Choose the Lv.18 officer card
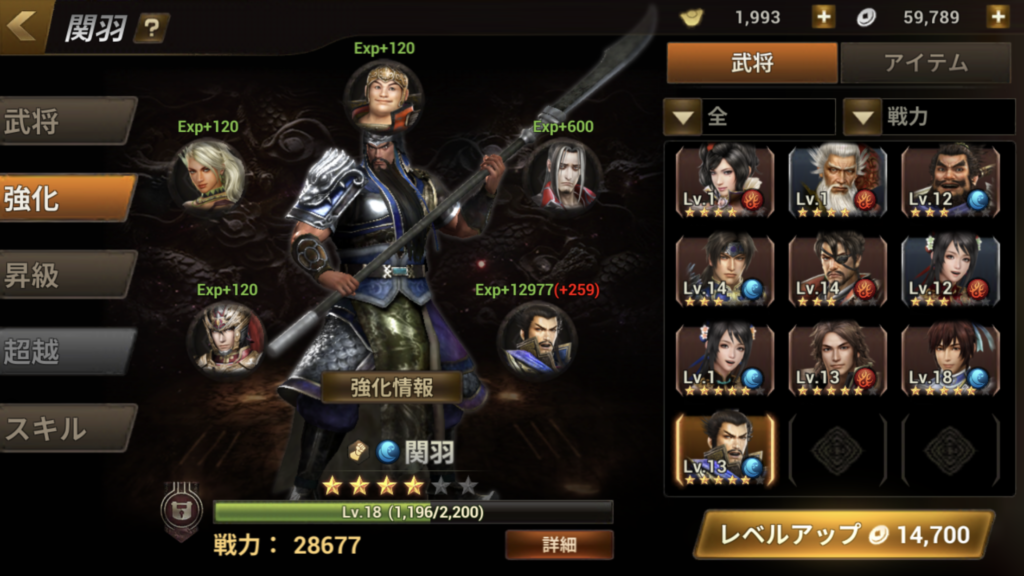 950,358
